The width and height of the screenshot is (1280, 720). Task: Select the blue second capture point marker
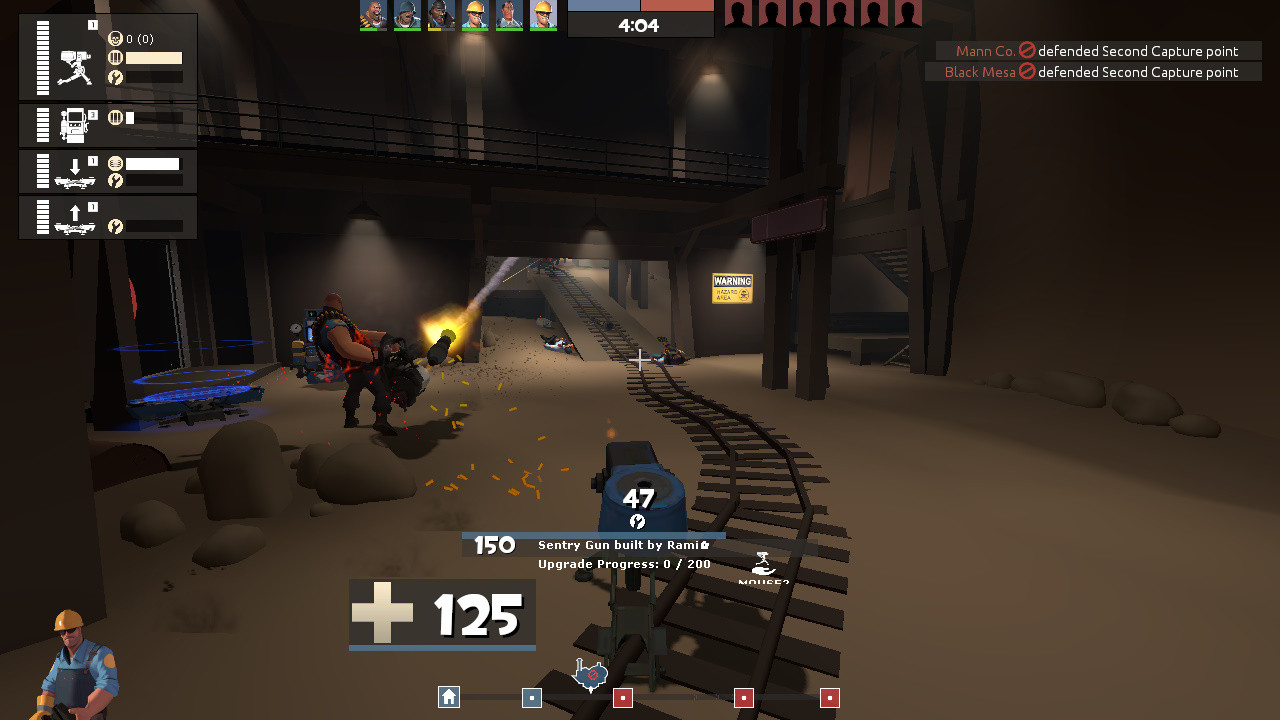[x=532, y=698]
